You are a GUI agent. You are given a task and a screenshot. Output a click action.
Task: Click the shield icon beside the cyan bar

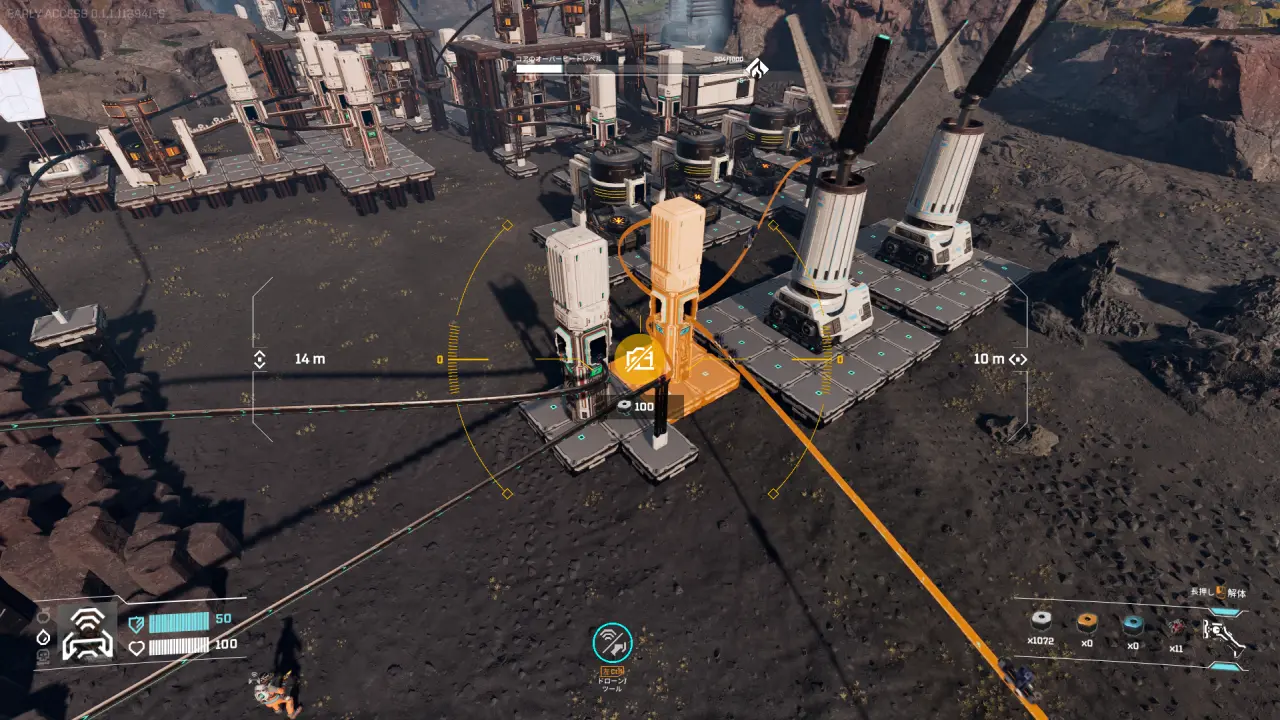137,622
